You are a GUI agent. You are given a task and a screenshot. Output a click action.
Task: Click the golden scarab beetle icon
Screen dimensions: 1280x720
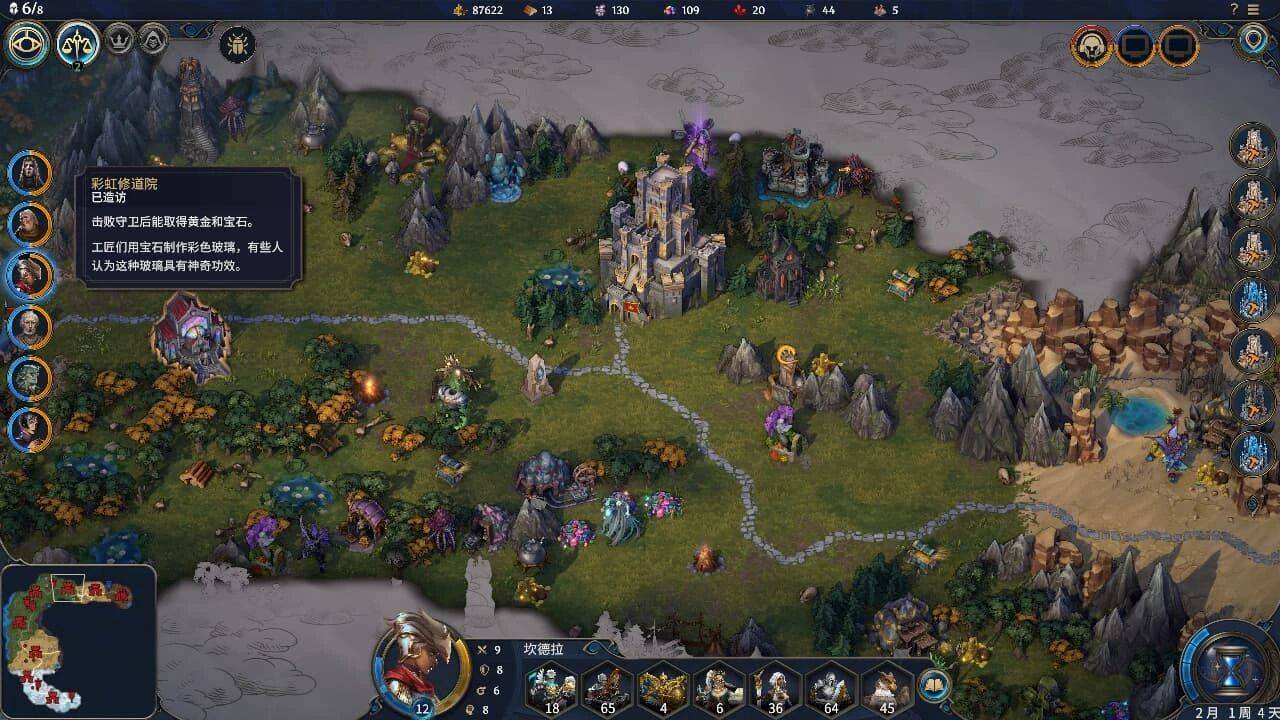click(x=237, y=44)
